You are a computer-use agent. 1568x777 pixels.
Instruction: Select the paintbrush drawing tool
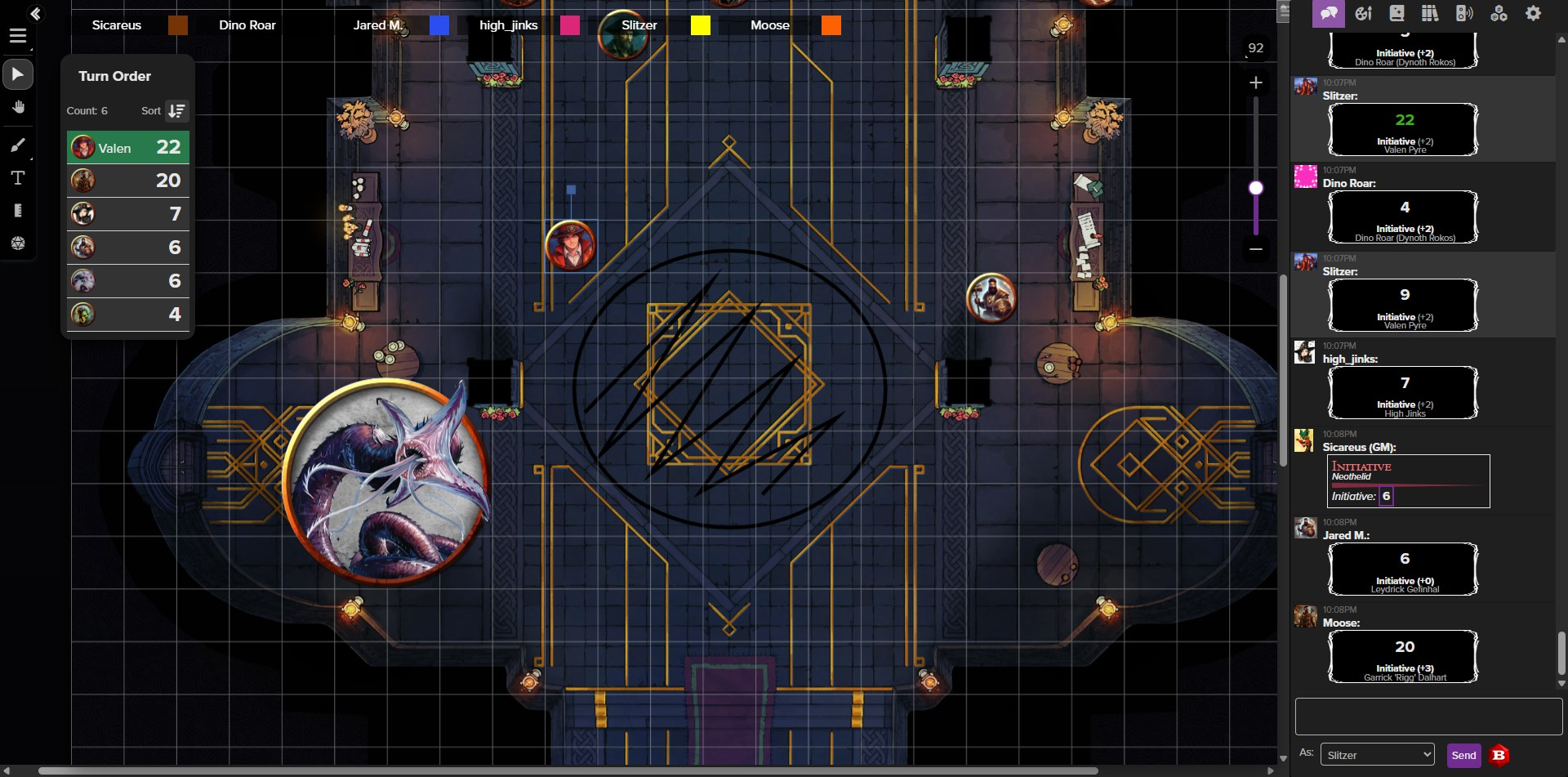17,145
